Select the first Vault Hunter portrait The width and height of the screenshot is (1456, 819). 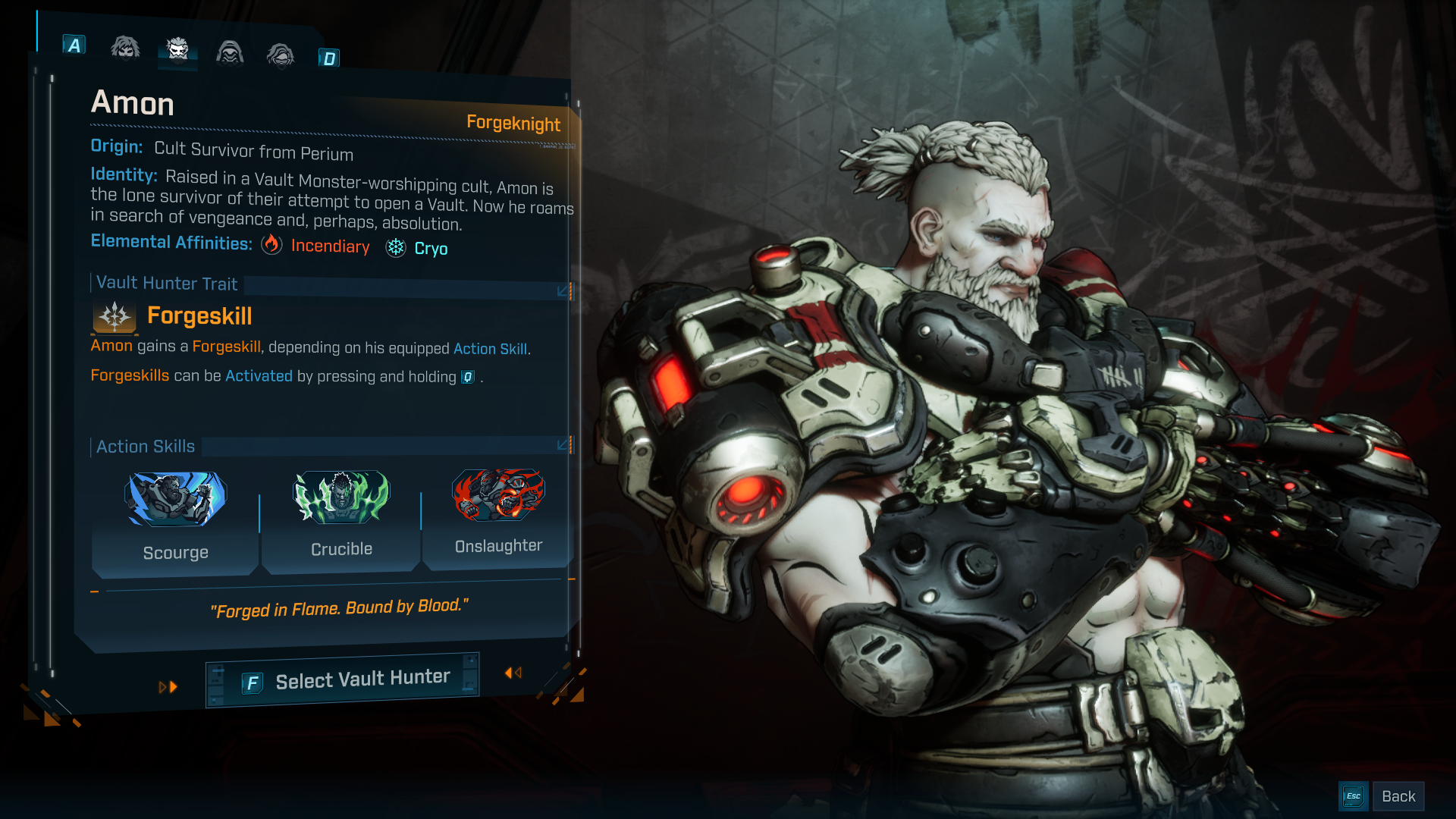[x=125, y=49]
